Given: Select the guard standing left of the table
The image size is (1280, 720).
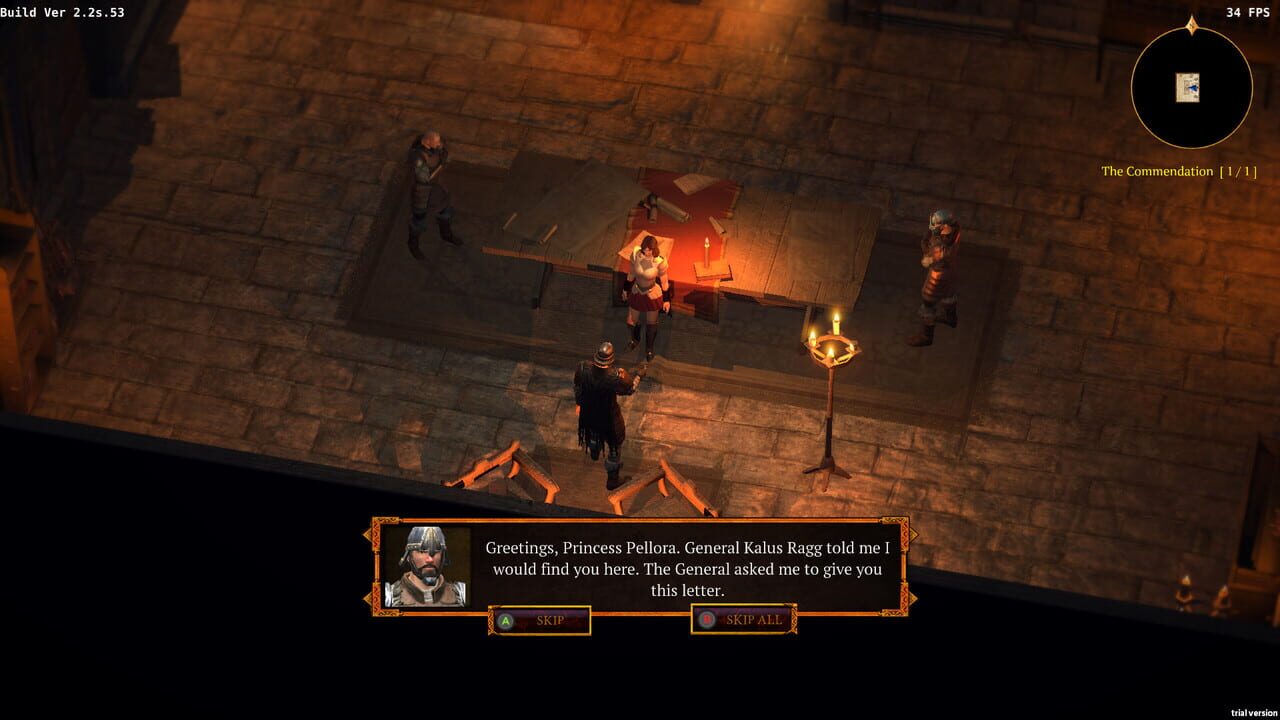Looking at the screenshot, I should pyautogui.click(x=430, y=185).
